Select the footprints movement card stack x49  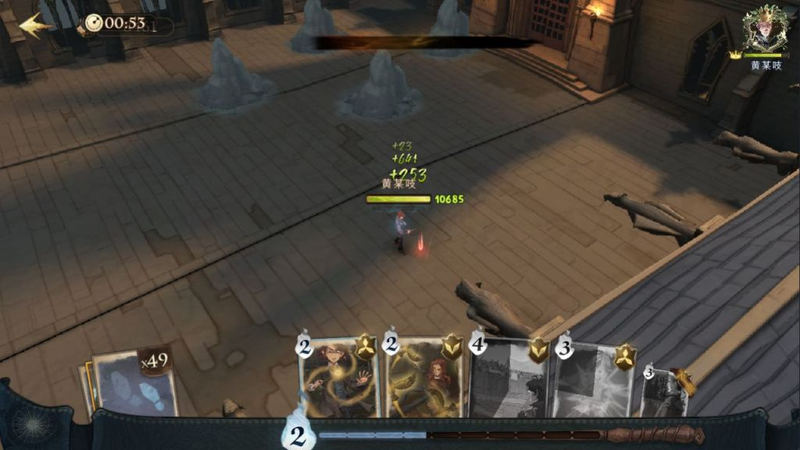(x=135, y=383)
